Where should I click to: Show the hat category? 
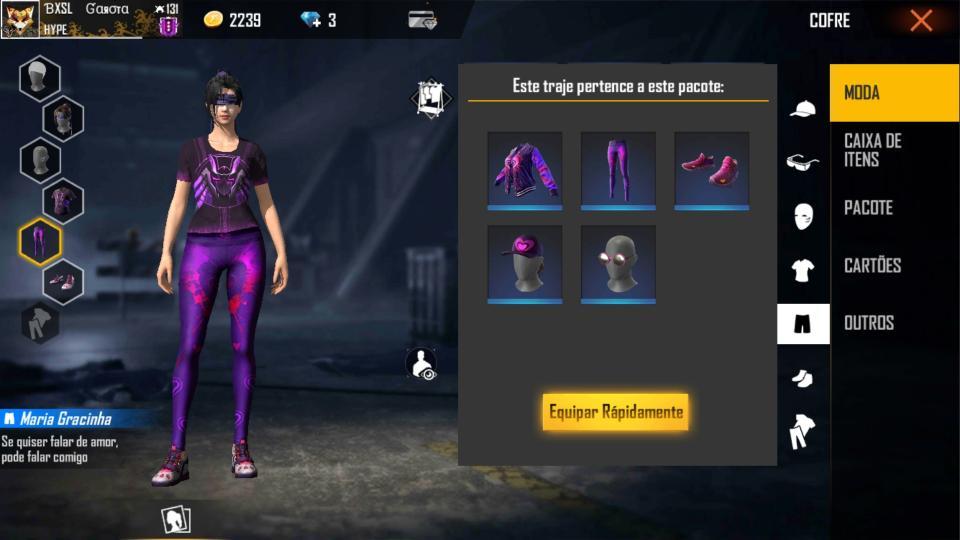point(803,109)
